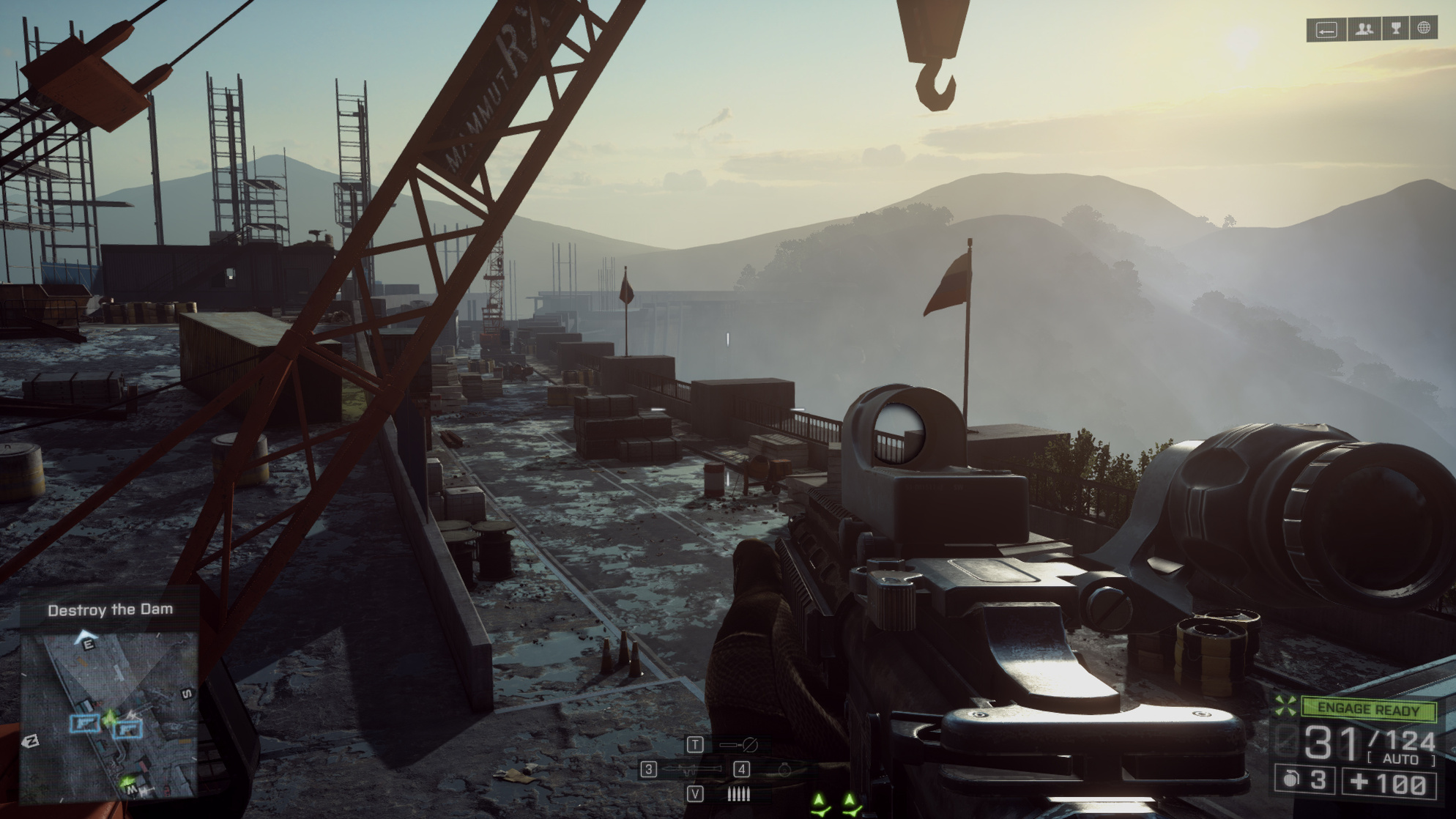Click the minimap
Viewport: 1456px width, 819px height.
[x=108, y=714]
